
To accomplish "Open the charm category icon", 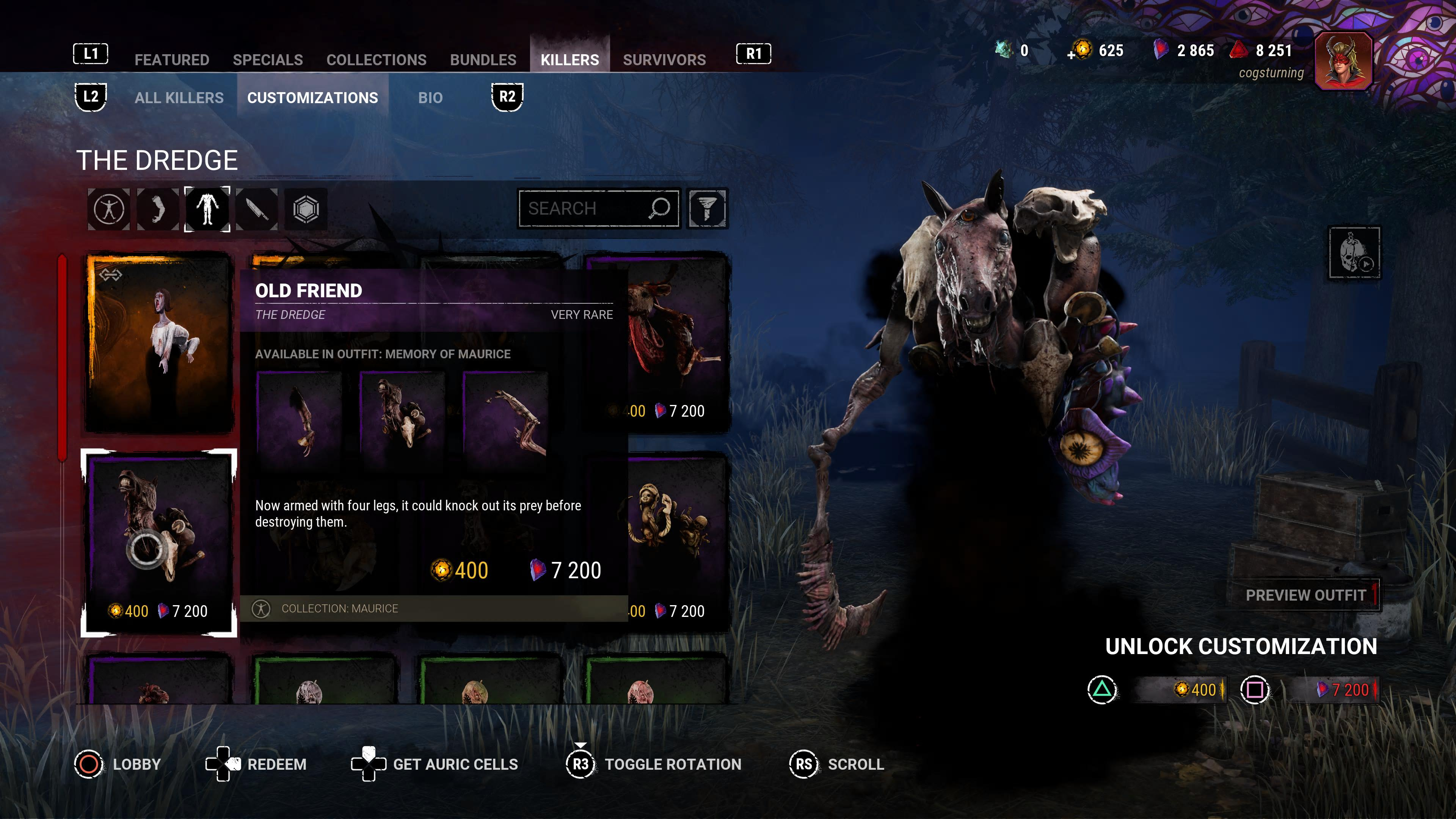I will 306,209.
